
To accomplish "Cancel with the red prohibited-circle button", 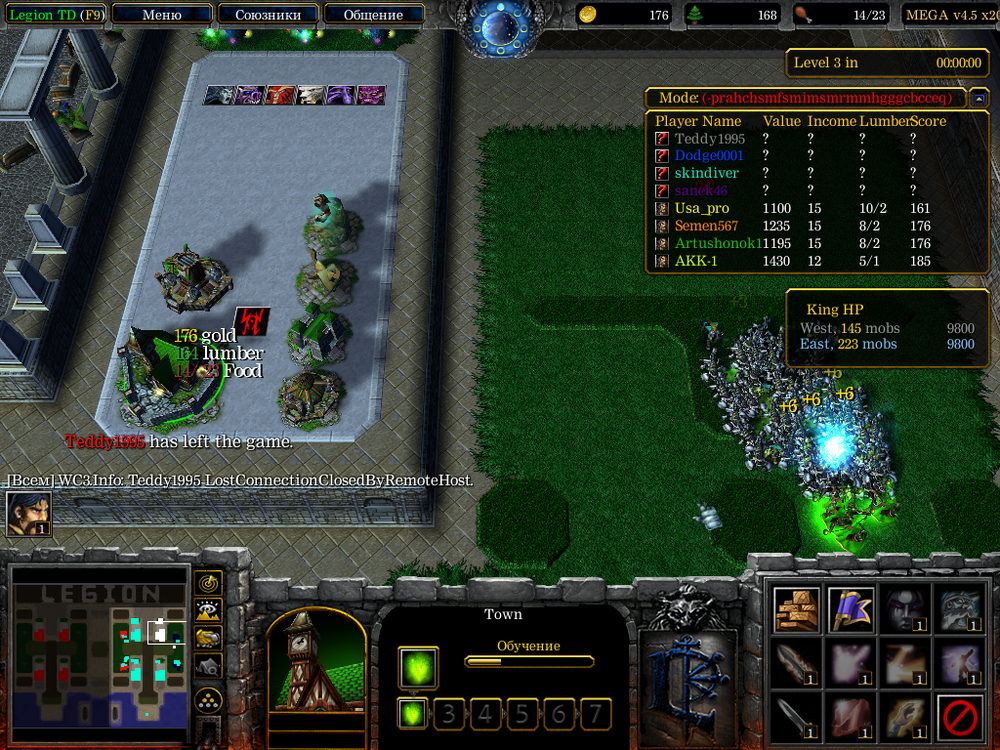I will 958,717.
